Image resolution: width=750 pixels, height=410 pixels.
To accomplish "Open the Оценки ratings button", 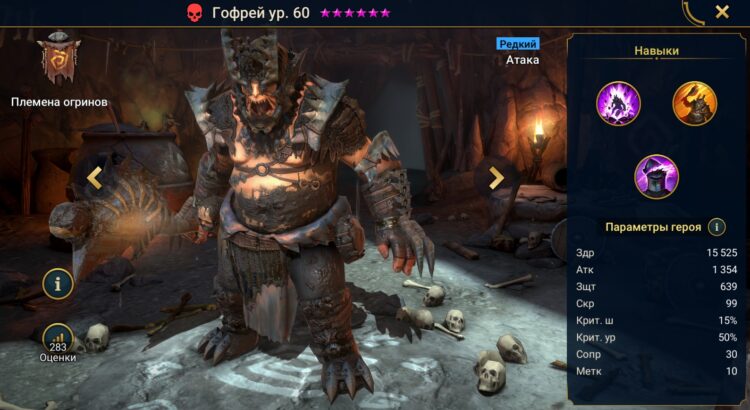I will coord(58,340).
